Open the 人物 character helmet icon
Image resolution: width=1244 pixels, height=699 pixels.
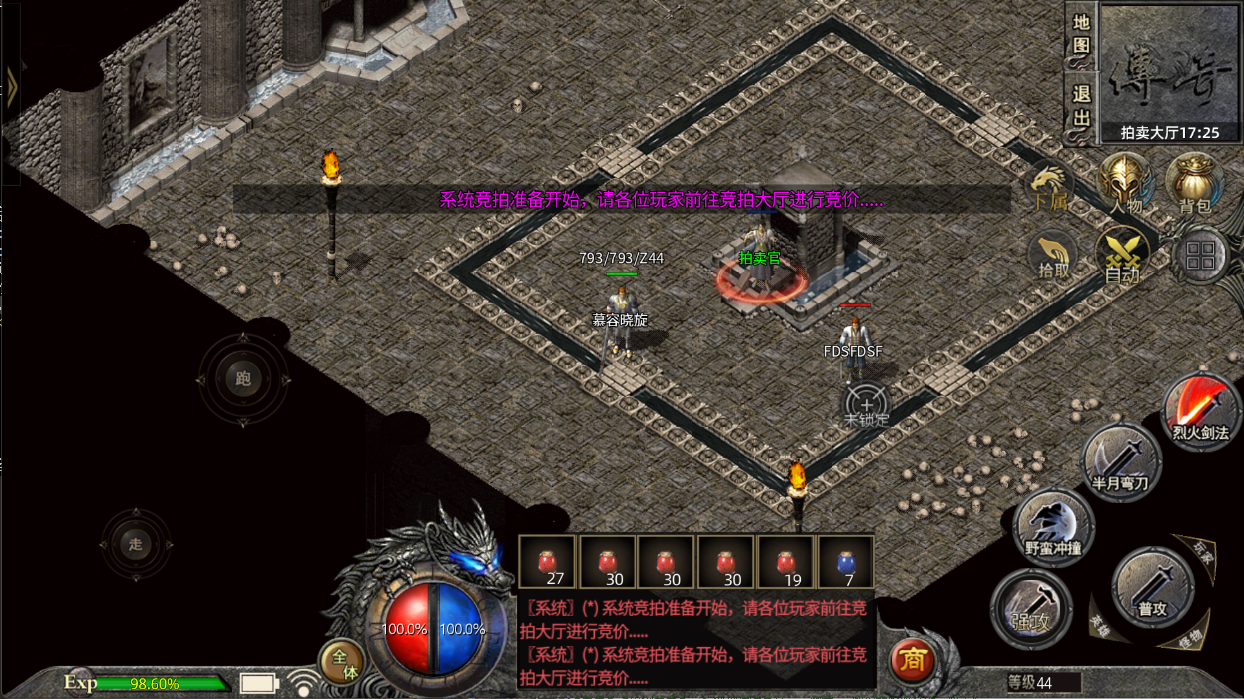1126,185
